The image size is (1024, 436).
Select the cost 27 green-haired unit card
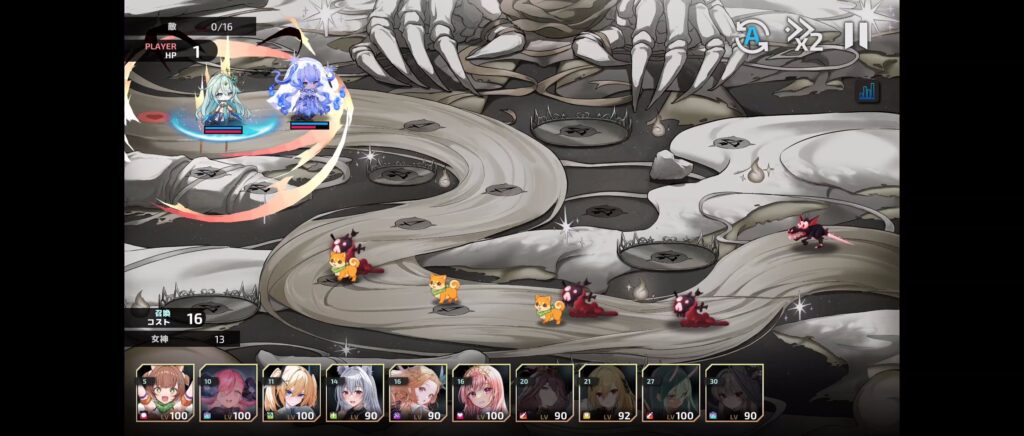click(670, 393)
